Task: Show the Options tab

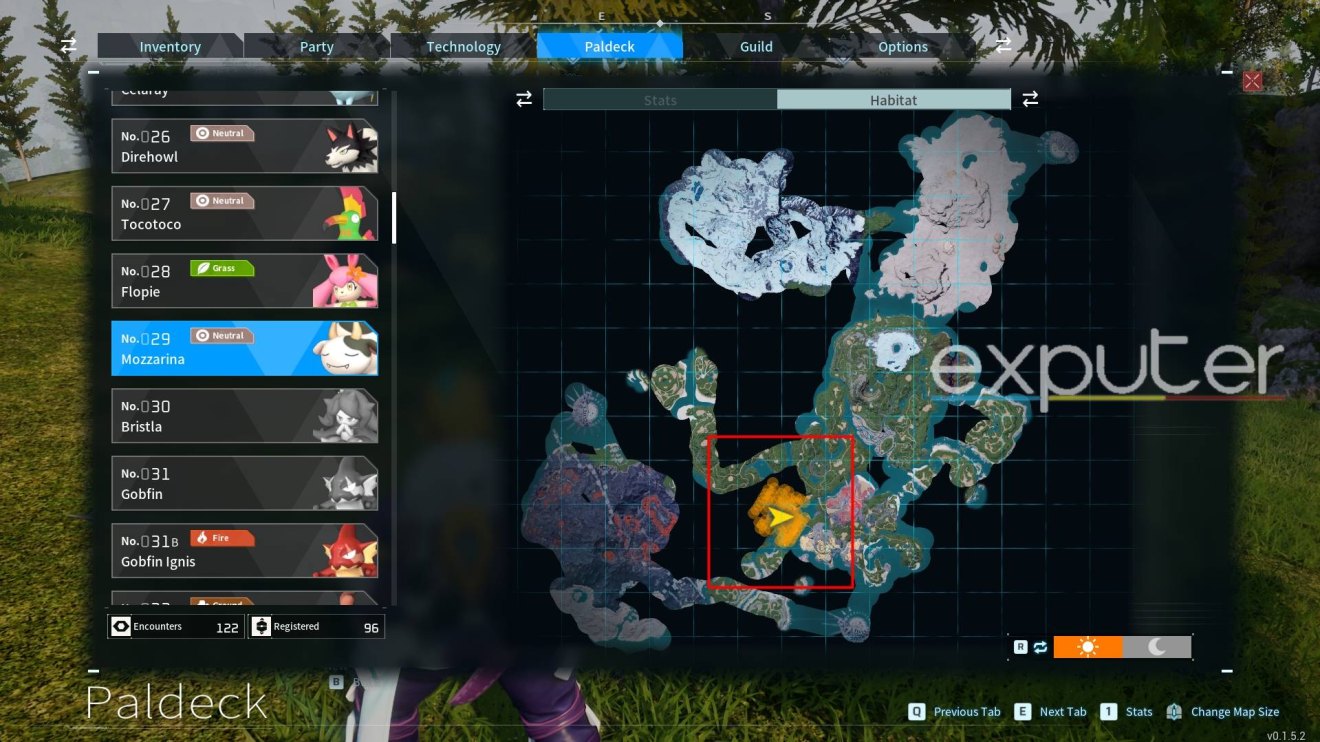Action: [903, 47]
